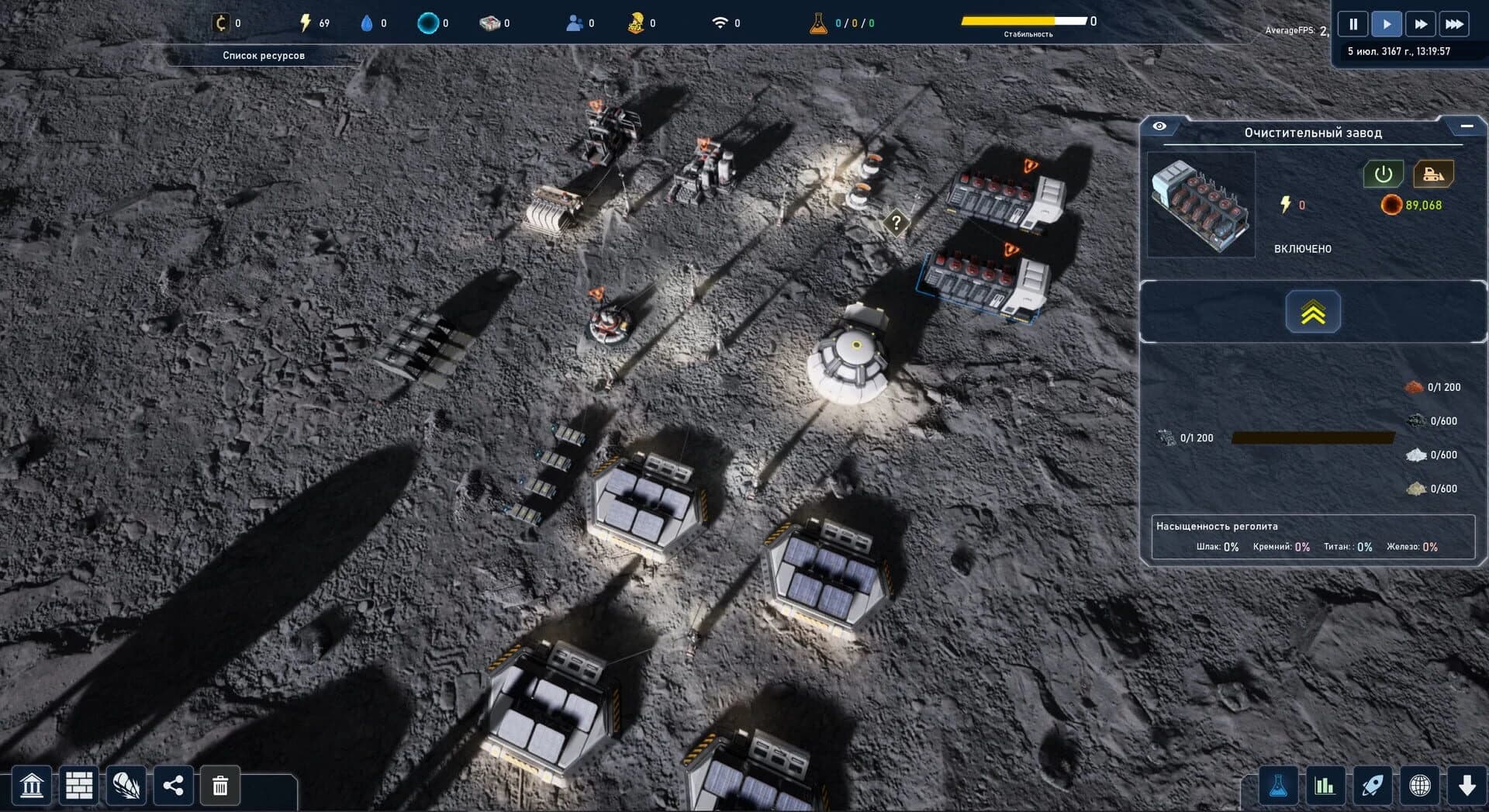Open the demolish tool
This screenshot has width=1489, height=812.
[220, 786]
